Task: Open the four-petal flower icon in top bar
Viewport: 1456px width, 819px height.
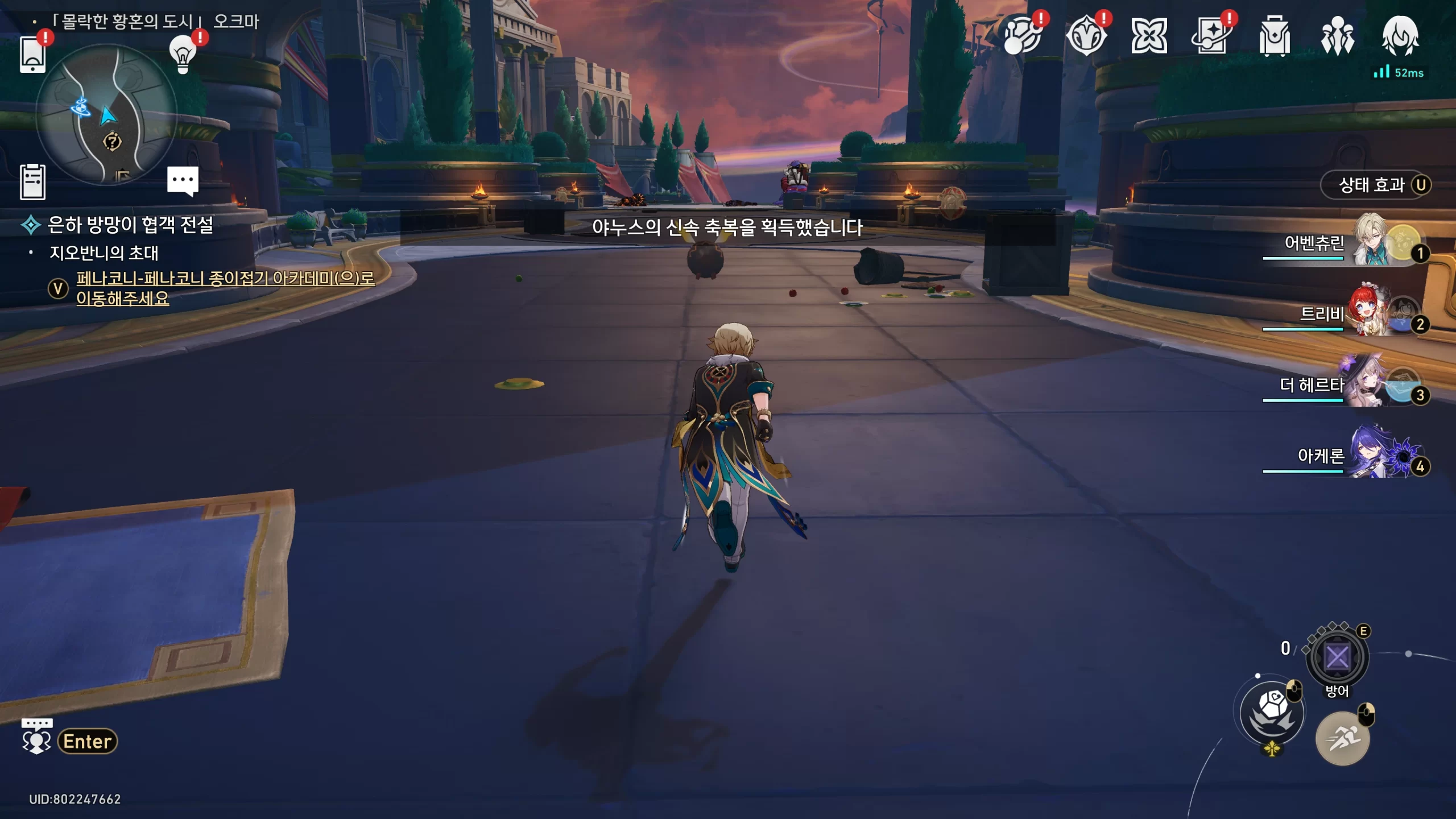Action: click(1149, 37)
